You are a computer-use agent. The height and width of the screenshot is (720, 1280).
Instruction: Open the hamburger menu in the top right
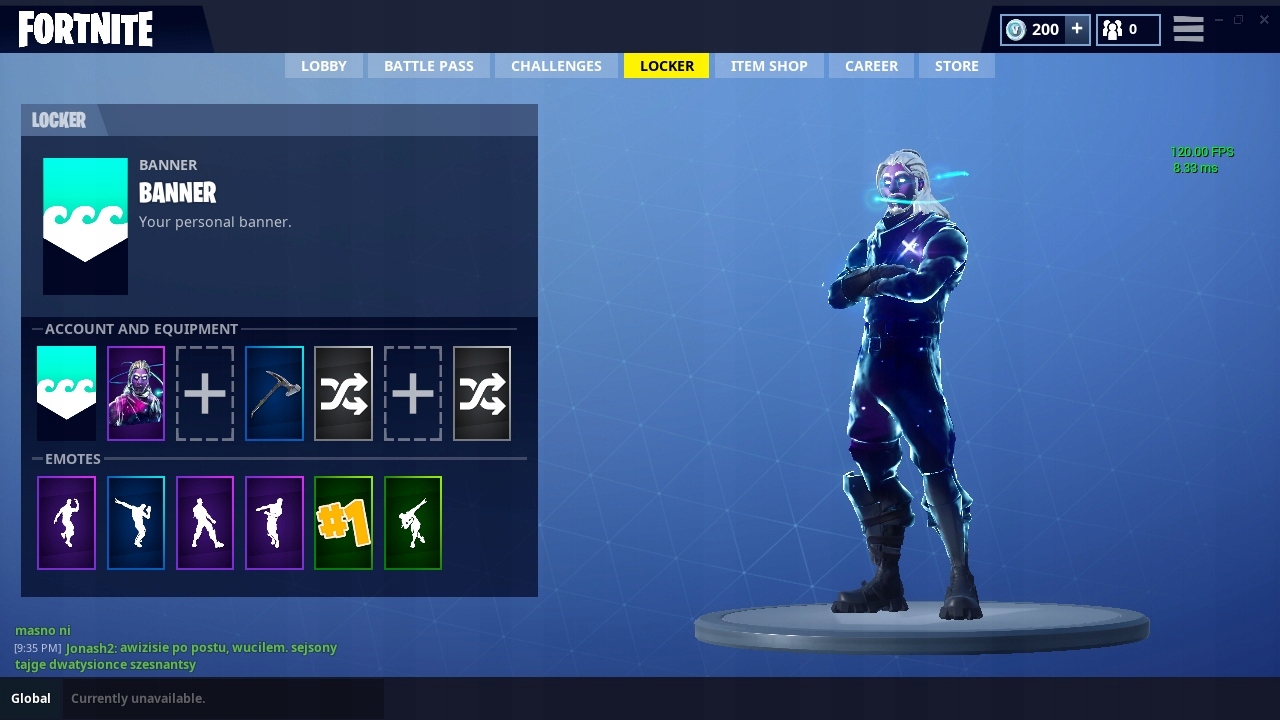(1188, 29)
